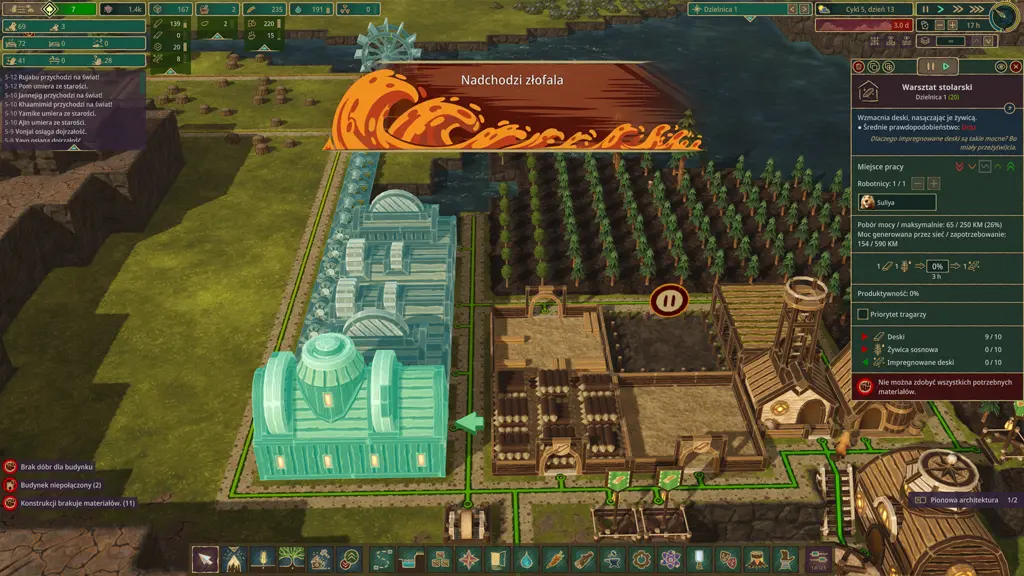Open the carrot food build category
This screenshot has height=576, width=1024.
point(555,559)
